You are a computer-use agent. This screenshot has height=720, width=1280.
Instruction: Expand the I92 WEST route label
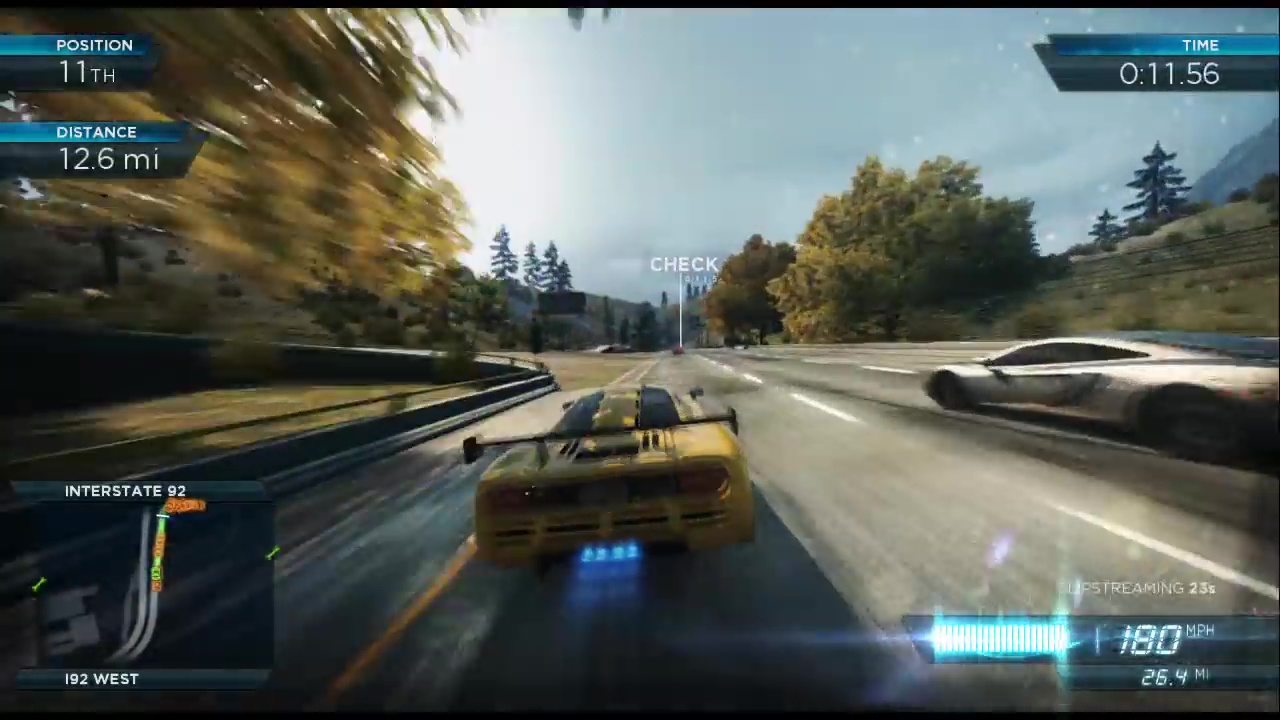coord(101,679)
